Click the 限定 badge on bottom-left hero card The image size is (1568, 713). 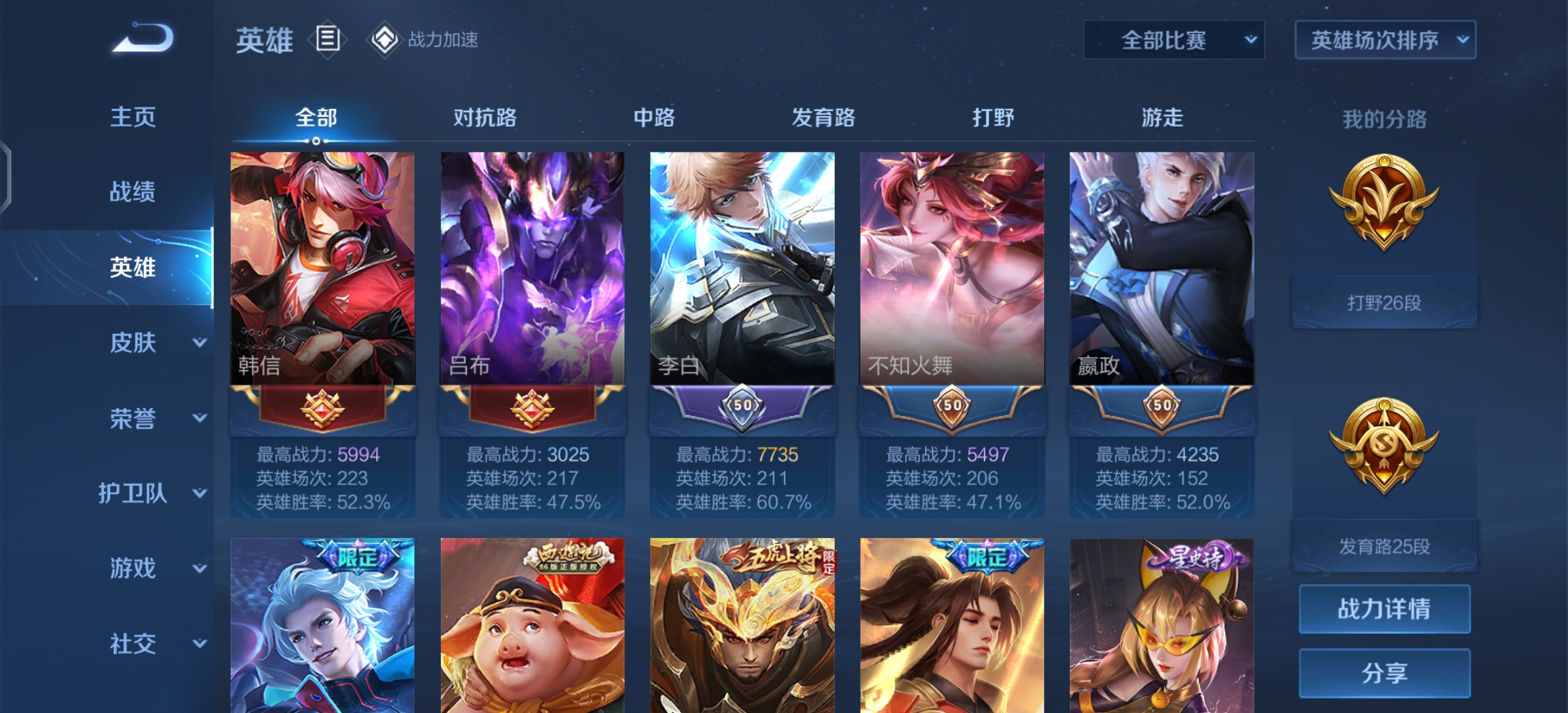tap(357, 558)
